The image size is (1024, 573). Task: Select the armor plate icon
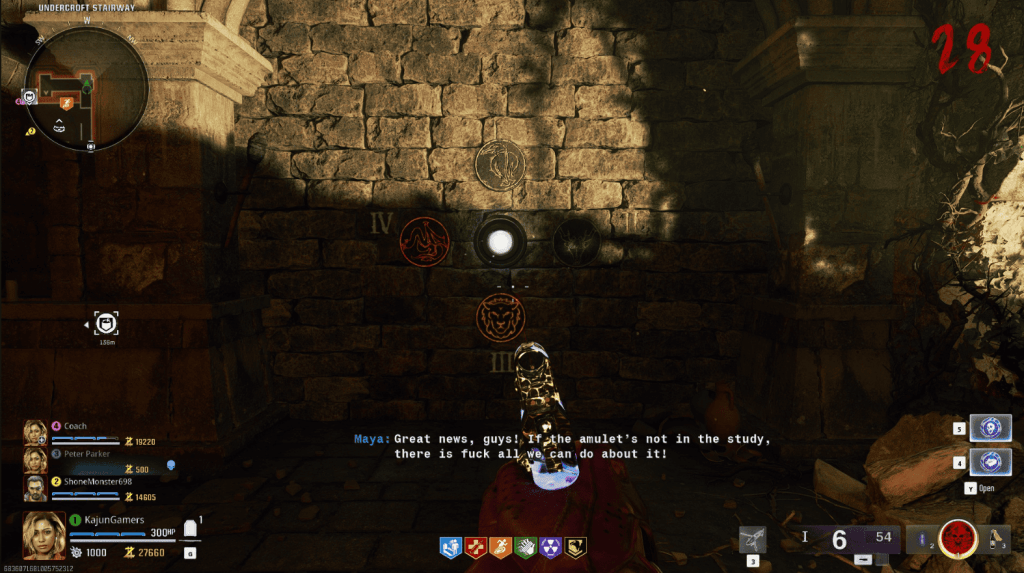(x=190, y=527)
